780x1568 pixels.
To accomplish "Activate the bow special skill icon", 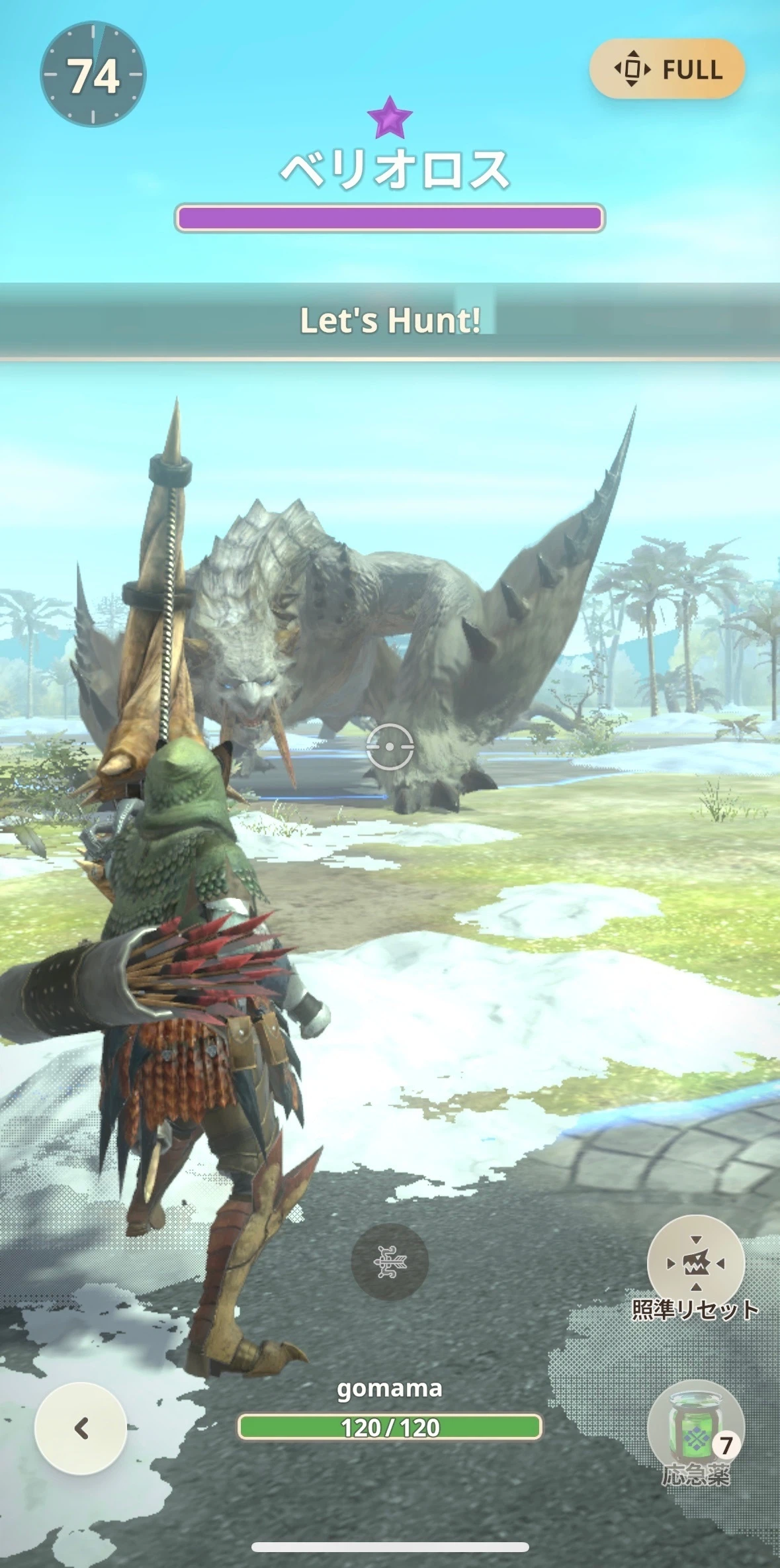I will point(389,1262).
